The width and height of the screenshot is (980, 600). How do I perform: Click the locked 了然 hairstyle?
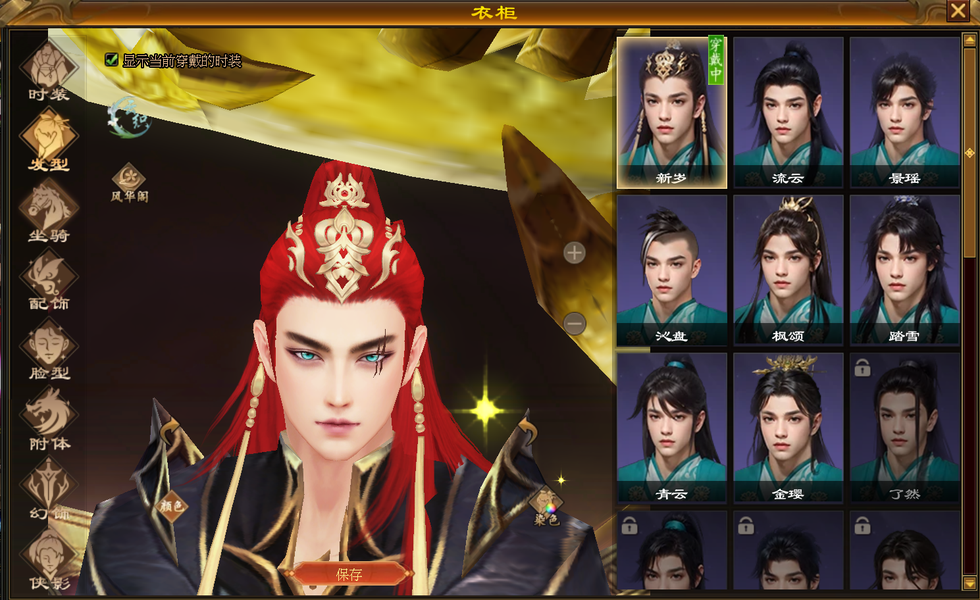click(904, 428)
